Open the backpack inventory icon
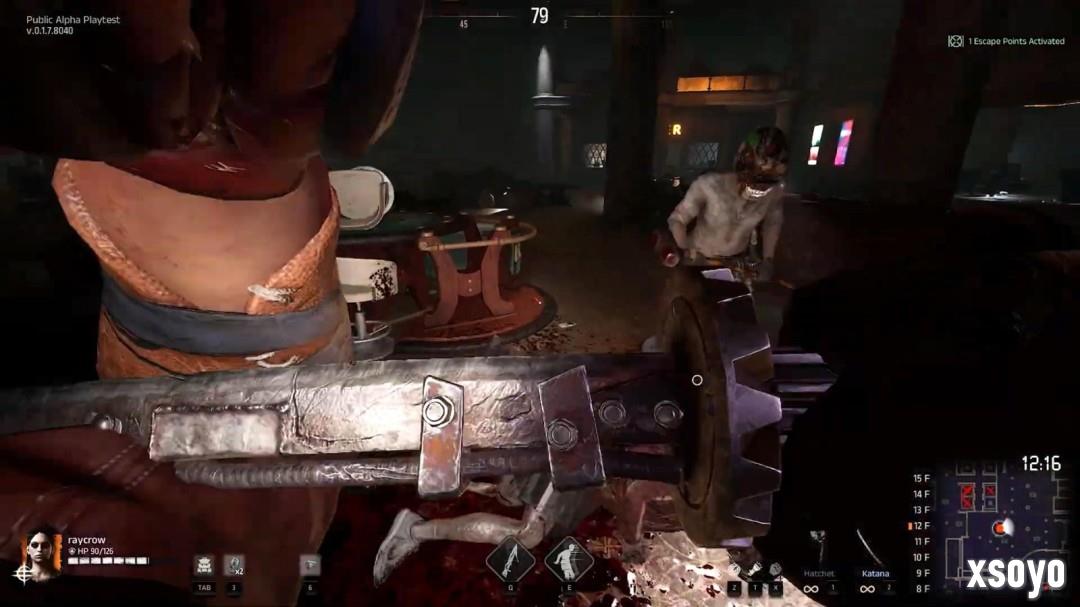Image resolution: width=1080 pixels, height=607 pixels. coord(204,565)
